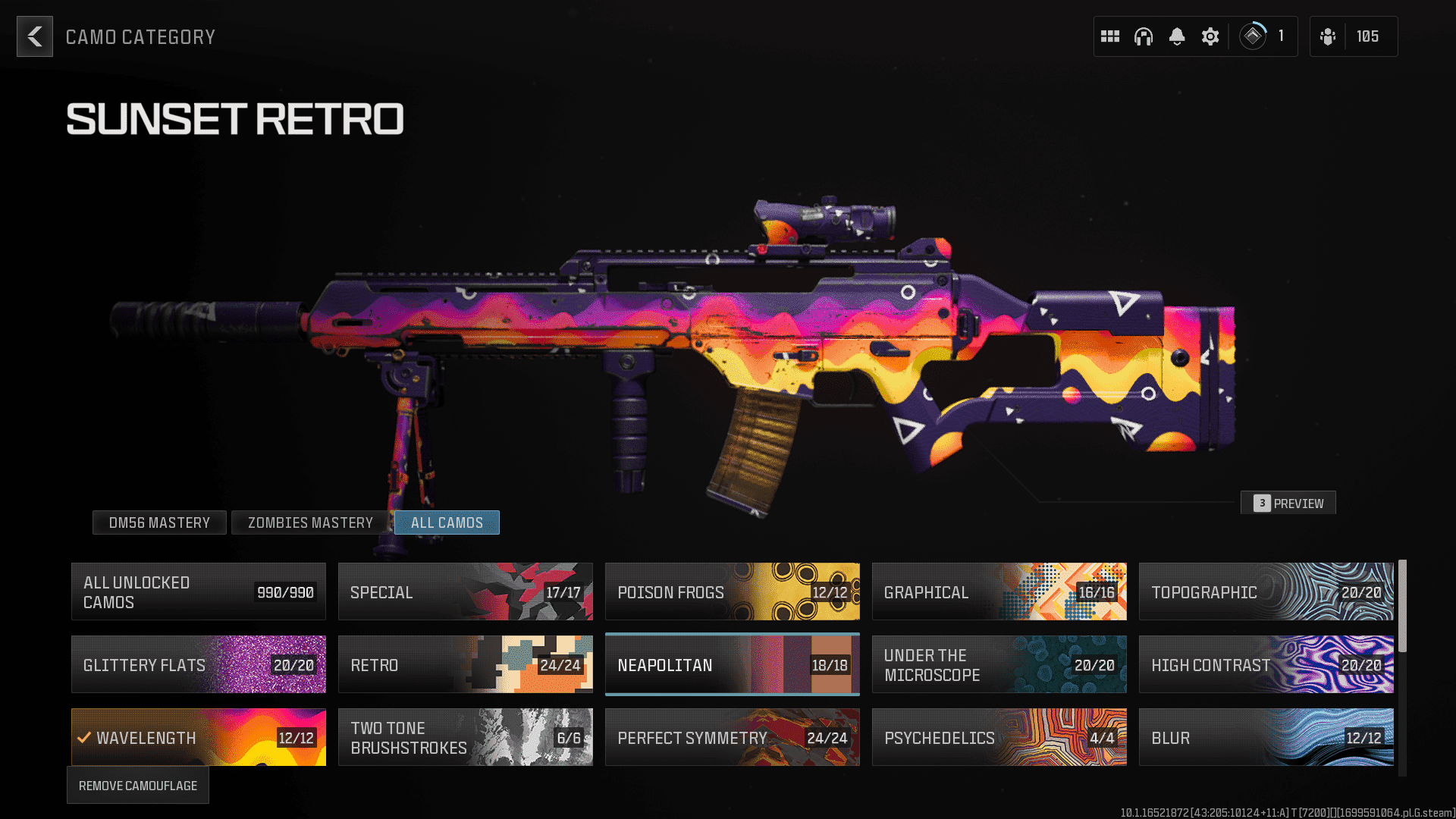Open the headset voice chat icon
The height and width of the screenshot is (819, 1456).
pos(1144,36)
